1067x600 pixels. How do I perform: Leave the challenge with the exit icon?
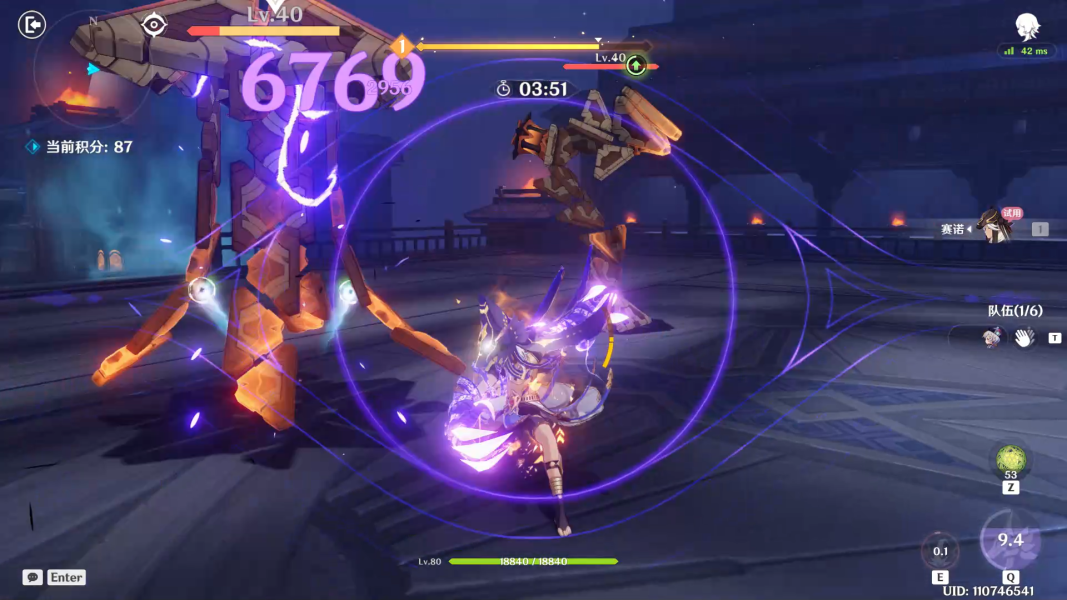32,24
